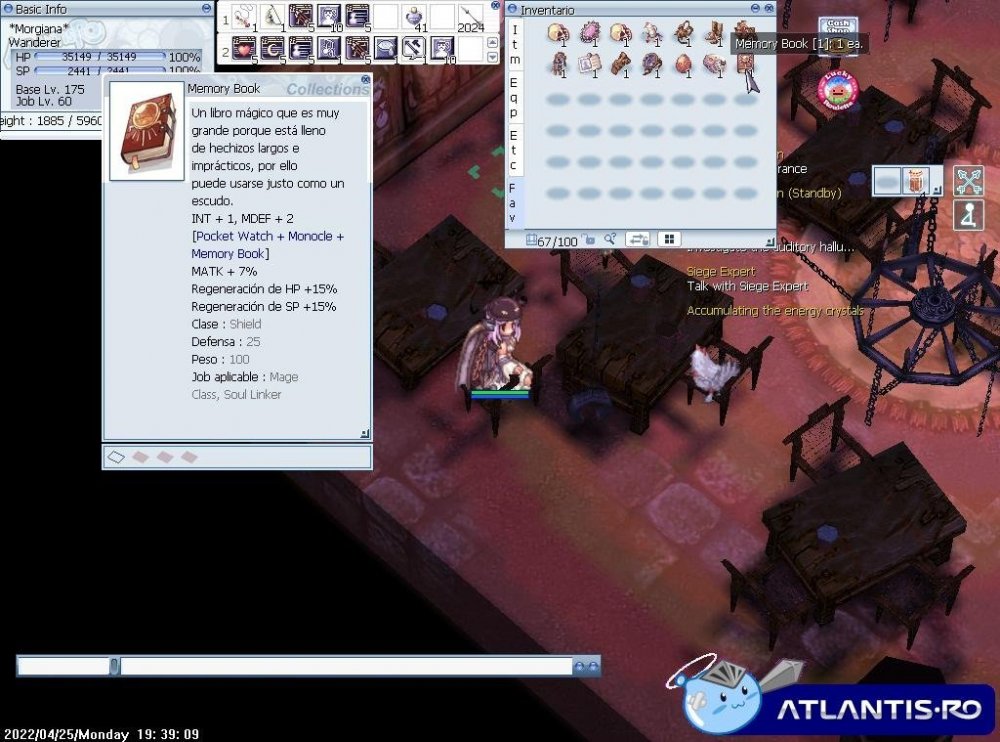This screenshot has width=1000, height=742.
Task: Select the Memory Book in inventory
Action: pyautogui.click(x=745, y=64)
